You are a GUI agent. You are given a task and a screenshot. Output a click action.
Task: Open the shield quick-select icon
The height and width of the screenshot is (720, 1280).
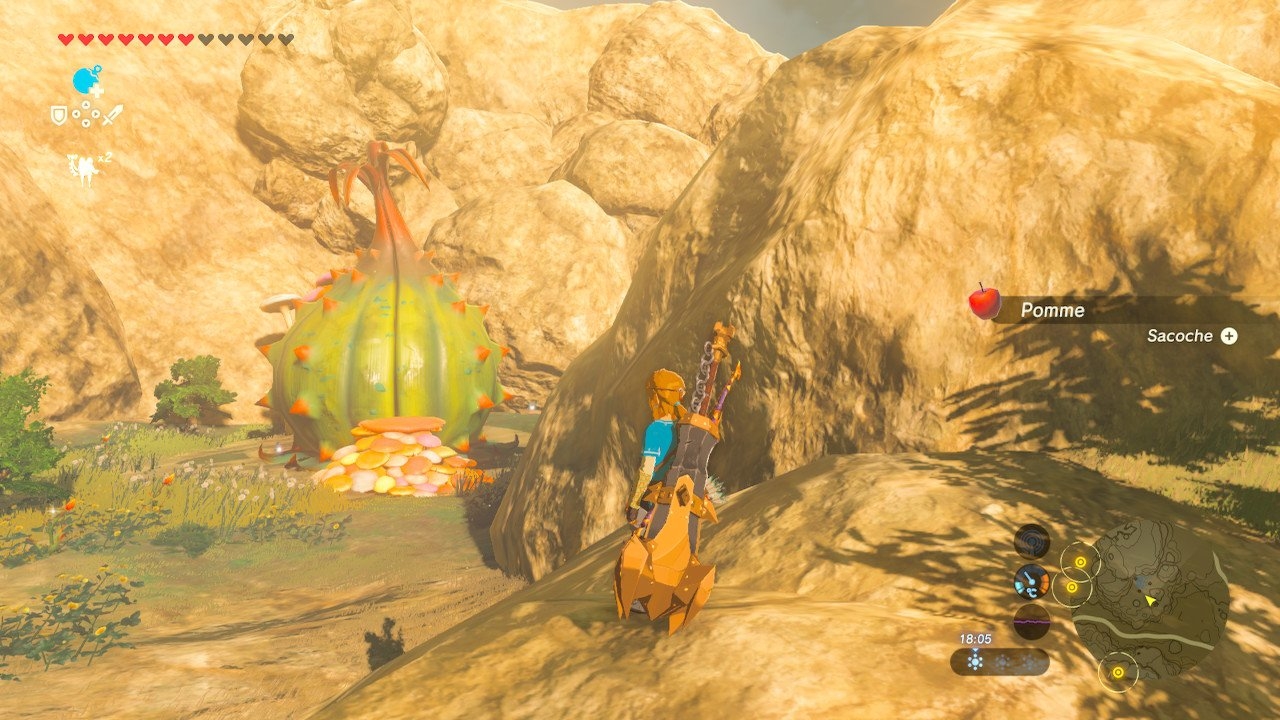click(x=59, y=116)
